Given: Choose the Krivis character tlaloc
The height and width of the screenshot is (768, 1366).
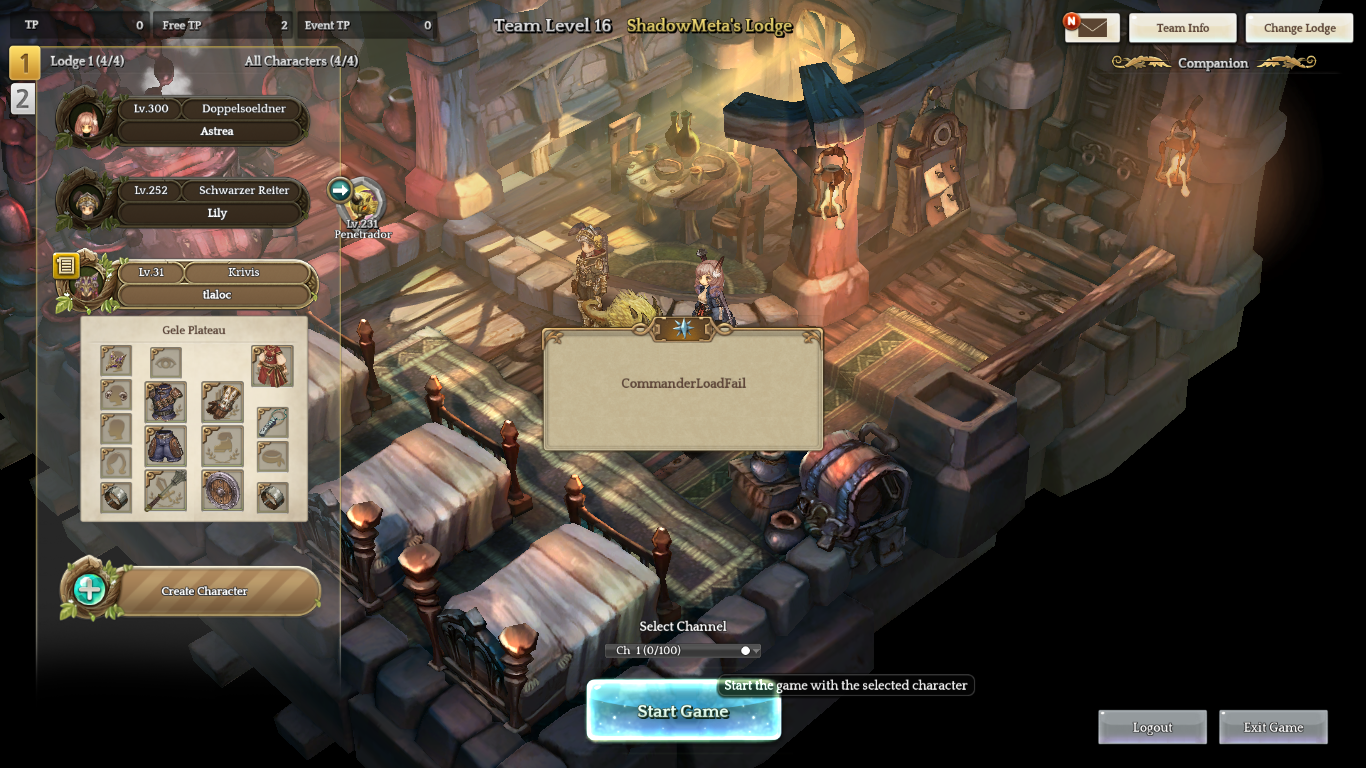Looking at the screenshot, I should point(216,284).
